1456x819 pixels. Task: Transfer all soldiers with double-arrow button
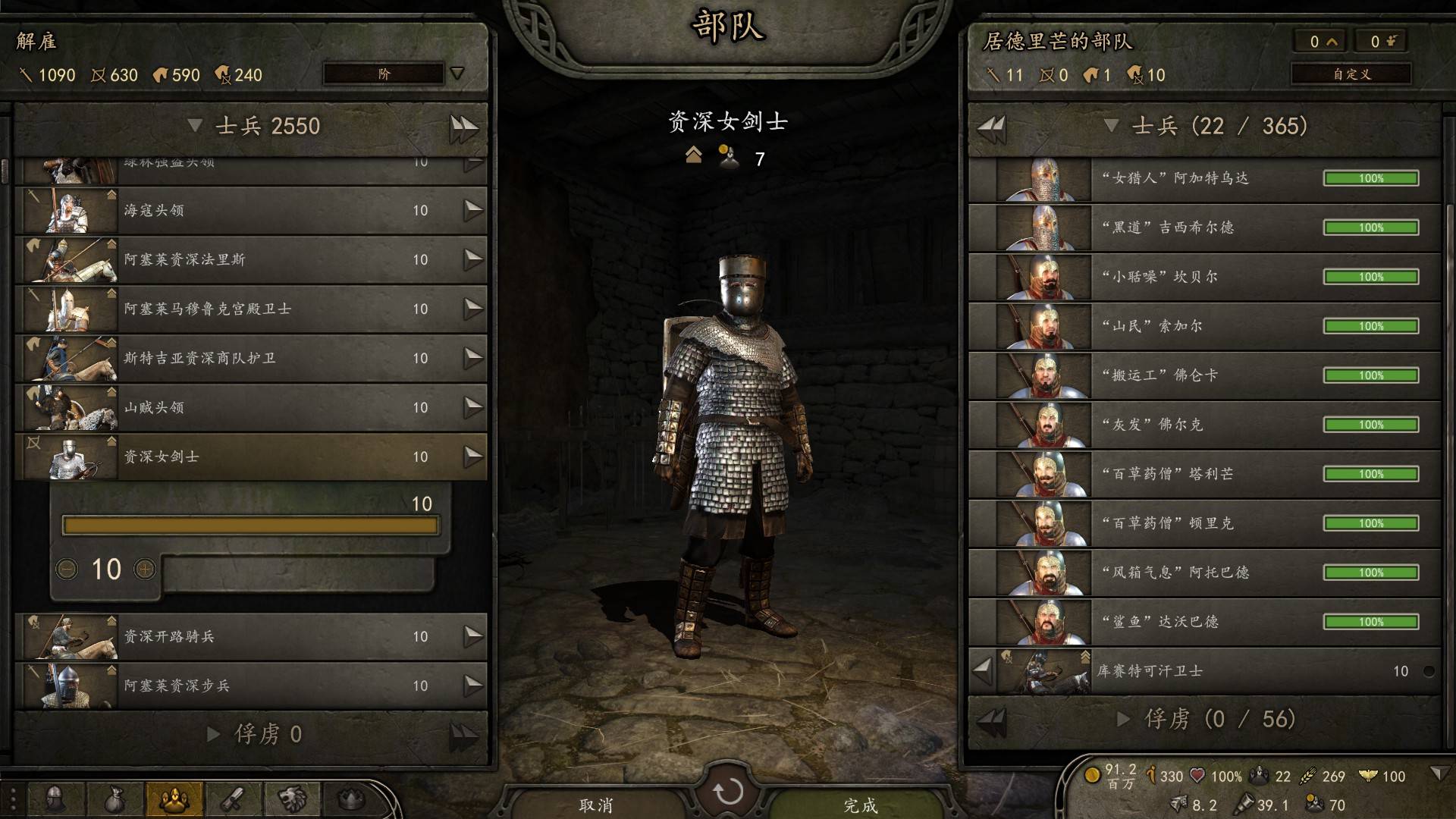[x=463, y=127]
